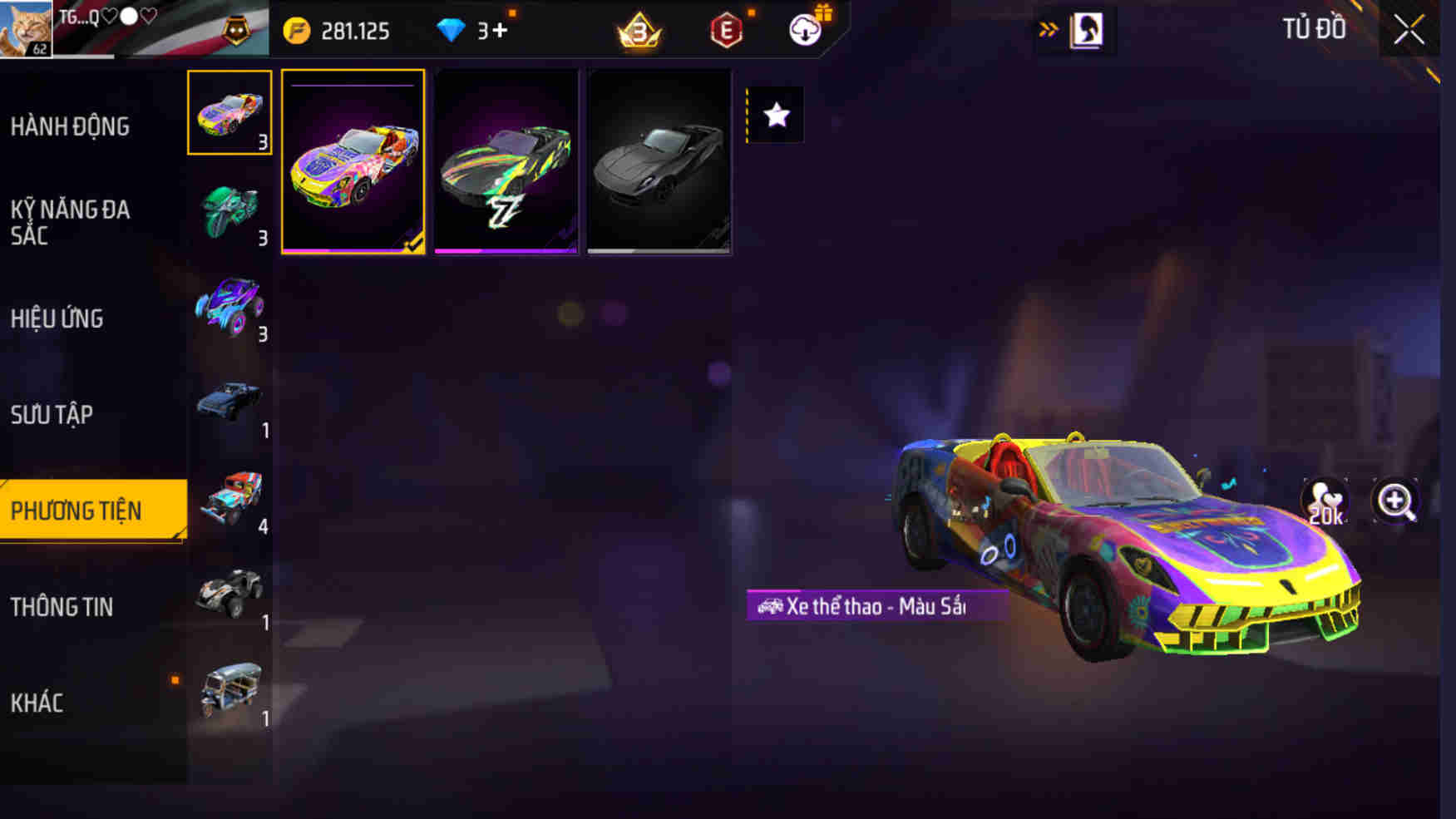
Task: Open the cloud download gift icon
Action: [x=803, y=31]
